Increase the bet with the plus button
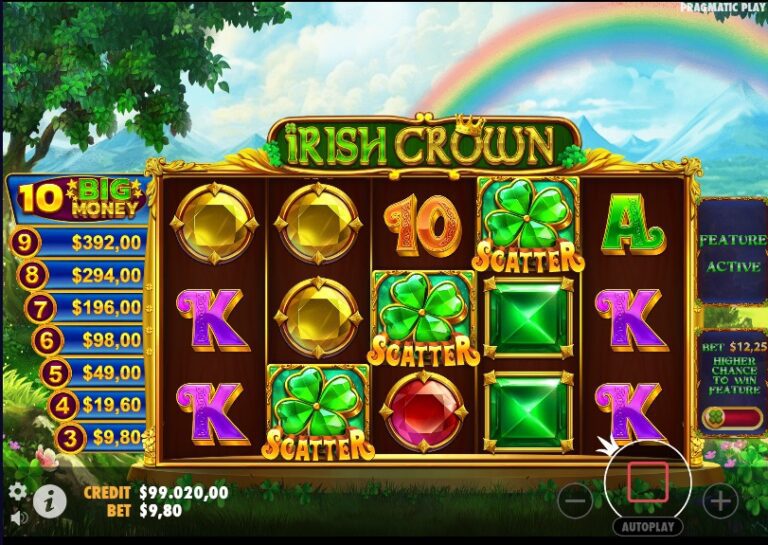 pyautogui.click(x=720, y=499)
